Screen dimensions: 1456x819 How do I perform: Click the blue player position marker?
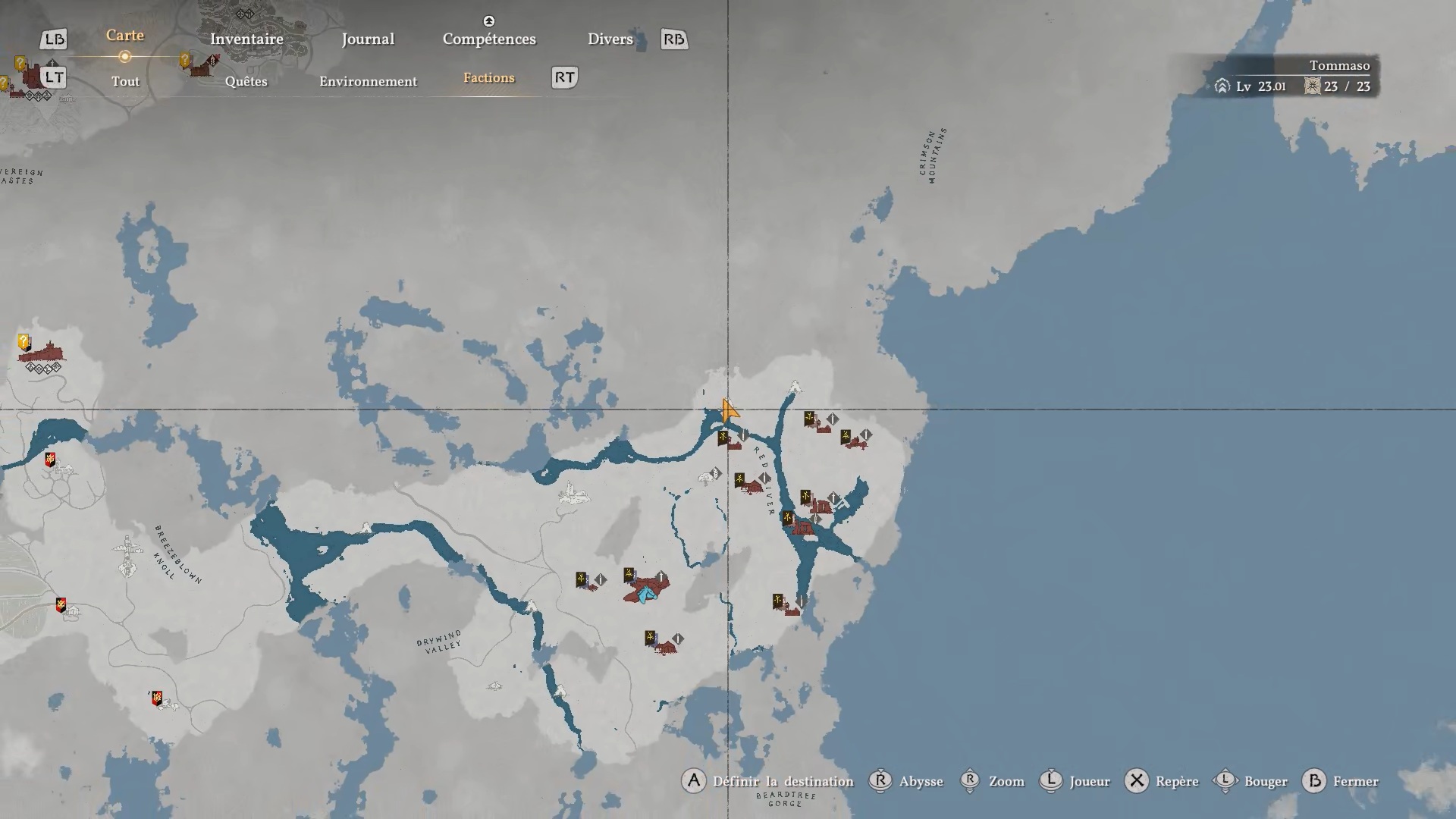pyautogui.click(x=645, y=595)
